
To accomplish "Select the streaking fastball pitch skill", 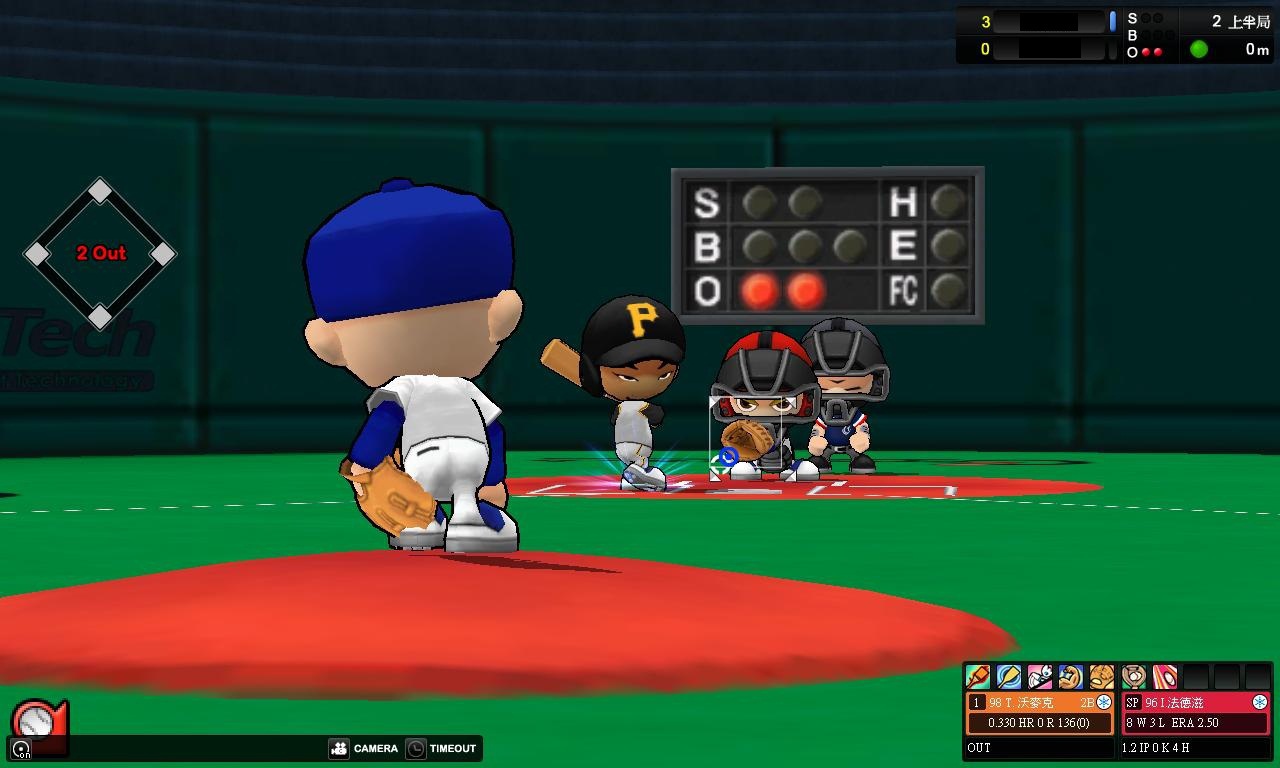I will 1165,677.
